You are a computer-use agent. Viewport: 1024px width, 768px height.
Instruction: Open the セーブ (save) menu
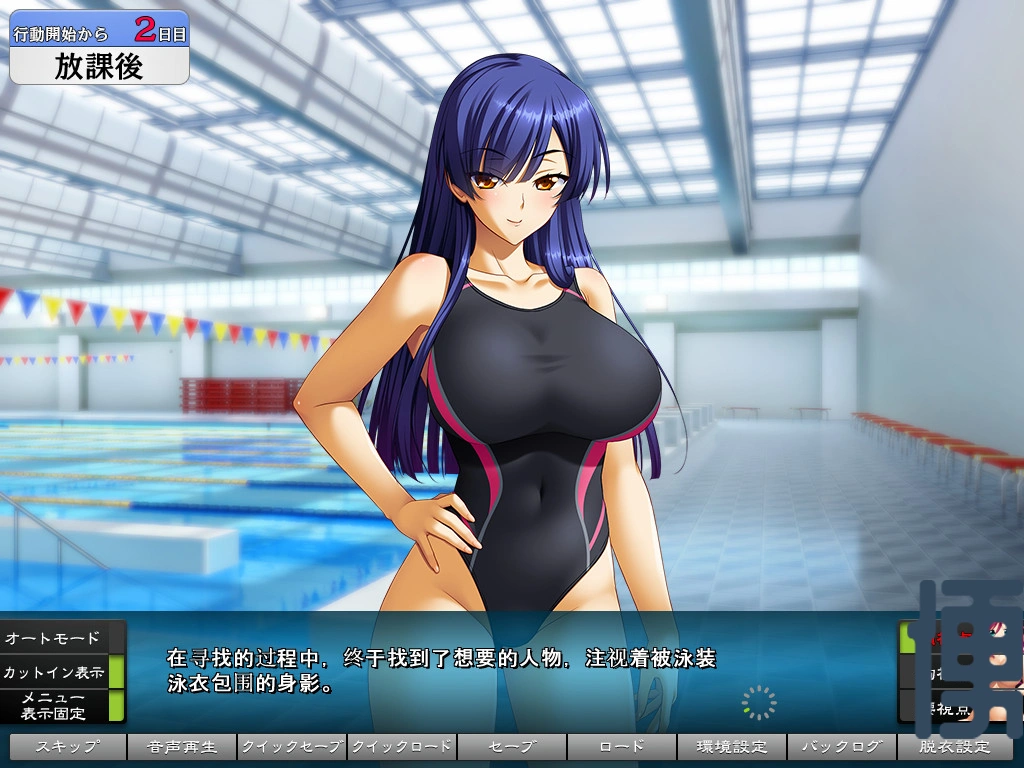(x=511, y=747)
